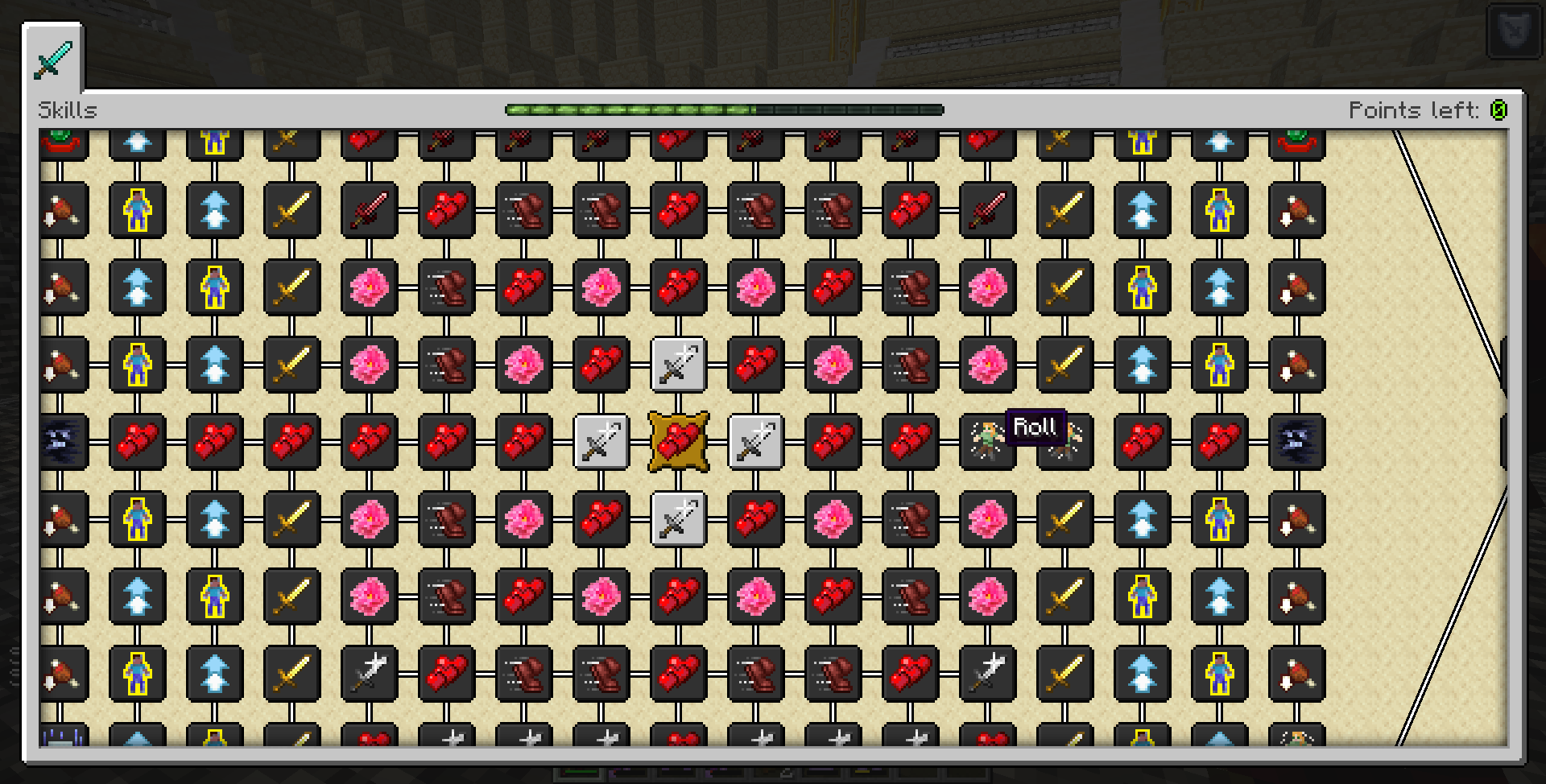Activate the white sword node left of the cushion
Image resolution: width=1546 pixels, height=784 pixels.
click(601, 441)
